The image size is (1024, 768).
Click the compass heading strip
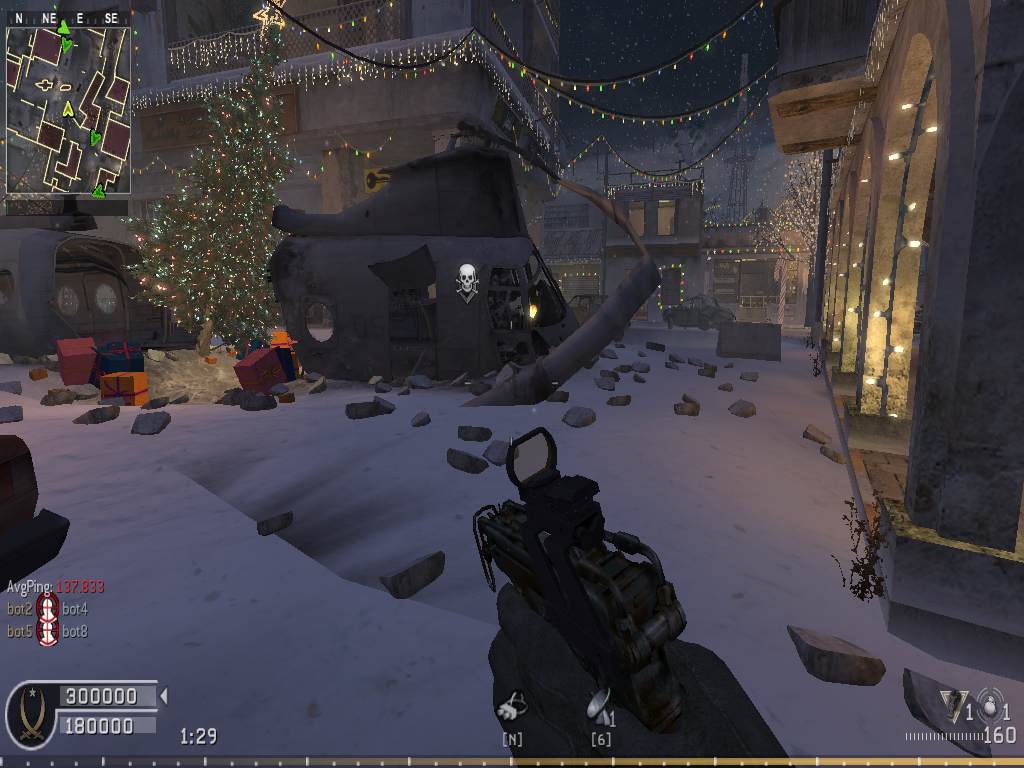point(68,18)
